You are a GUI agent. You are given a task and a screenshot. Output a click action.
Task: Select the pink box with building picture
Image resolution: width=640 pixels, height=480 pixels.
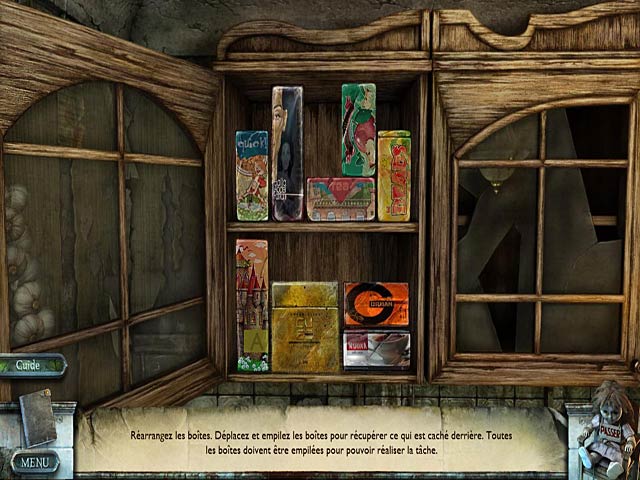[340, 199]
